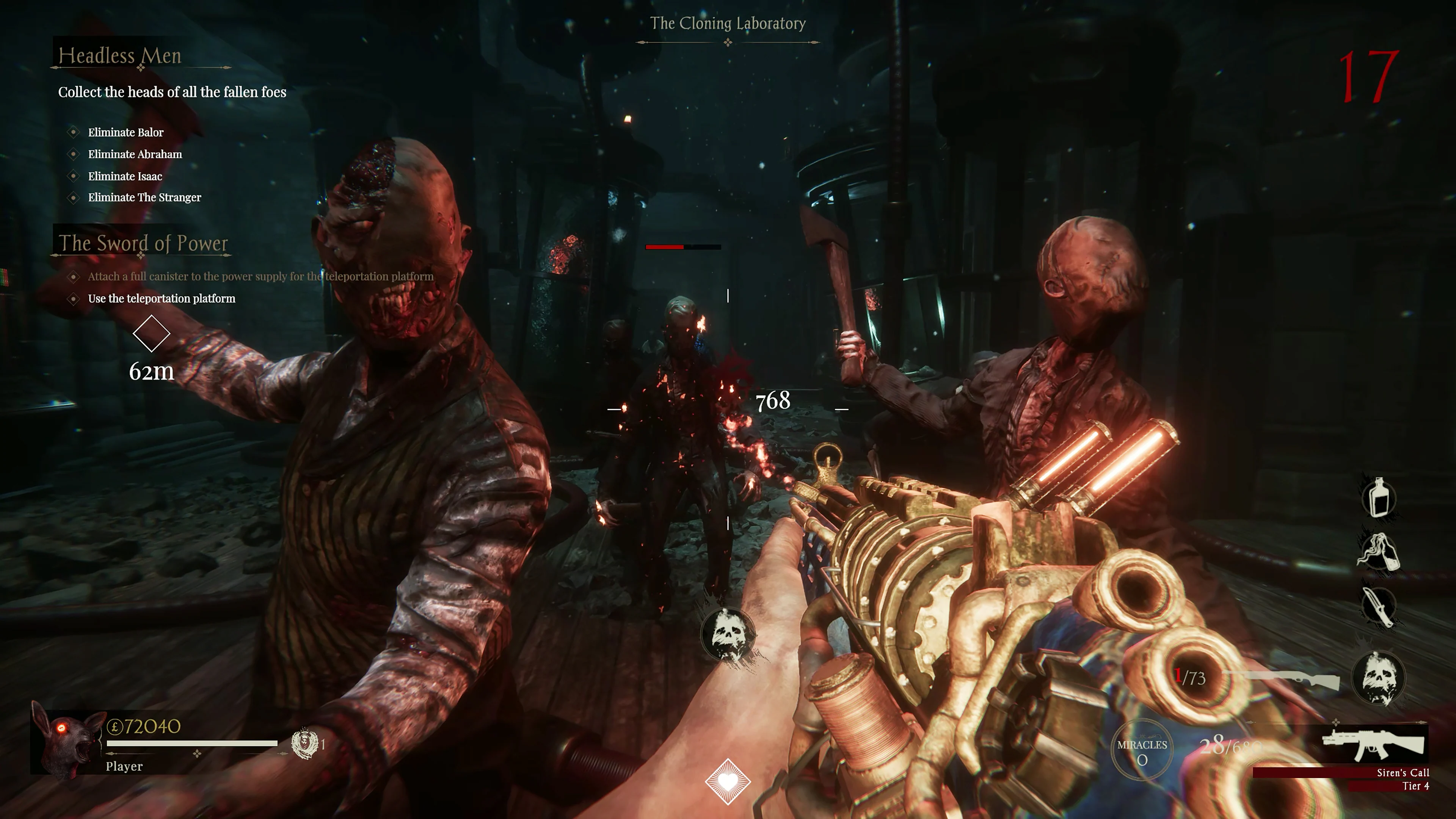1456x819 pixels.
Task: Click the Eliminate Isaac objective text
Action: tap(125, 176)
